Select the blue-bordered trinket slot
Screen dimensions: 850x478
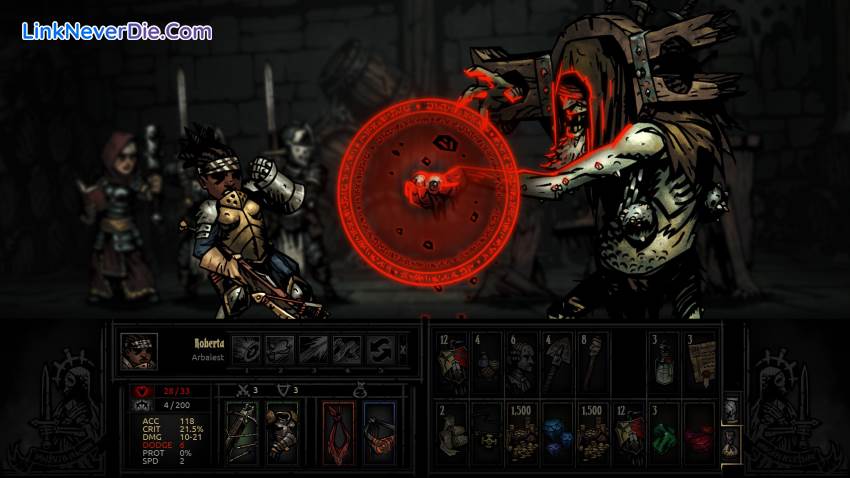click(x=379, y=433)
